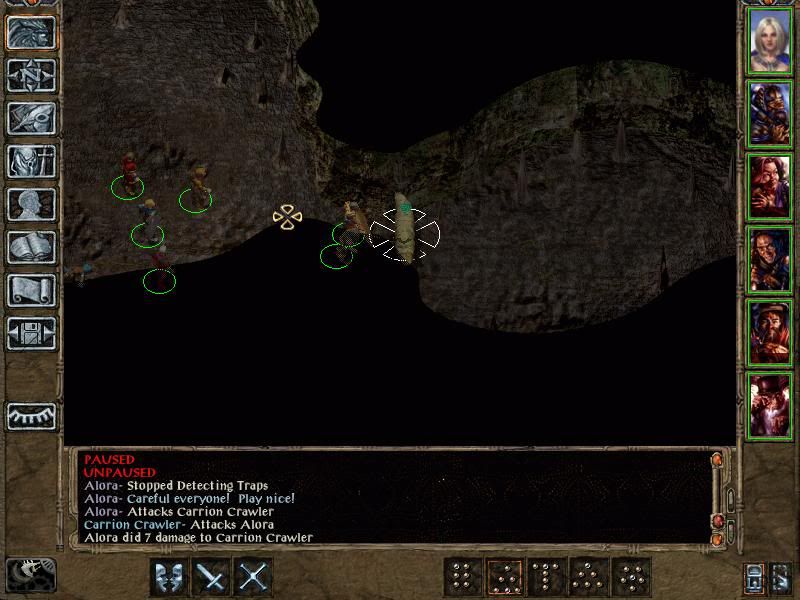Select the red-haired woman portrait
The height and width of the screenshot is (600, 800).
pos(770,186)
